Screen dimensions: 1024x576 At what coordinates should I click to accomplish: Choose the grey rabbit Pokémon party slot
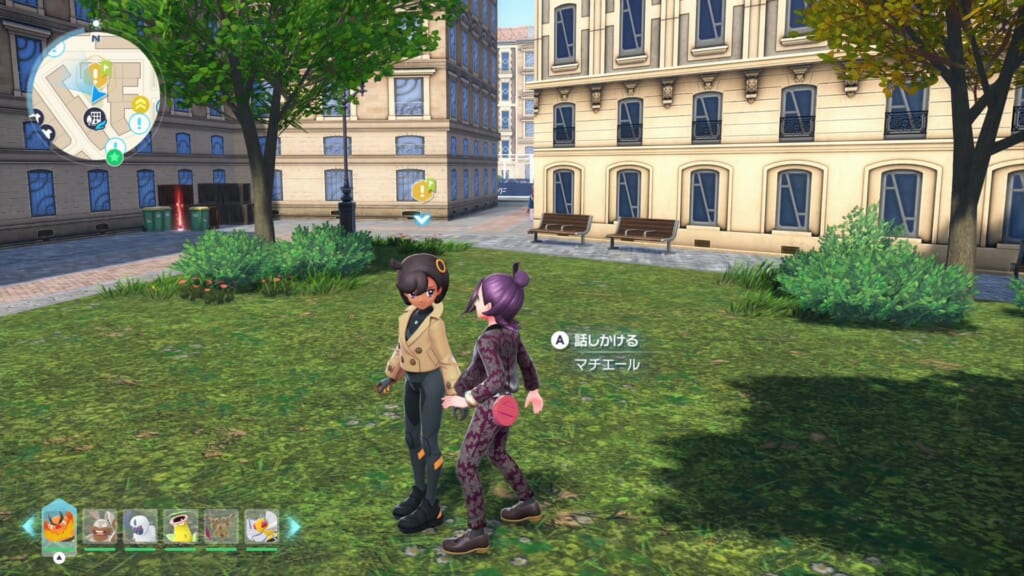pyautogui.click(x=99, y=526)
